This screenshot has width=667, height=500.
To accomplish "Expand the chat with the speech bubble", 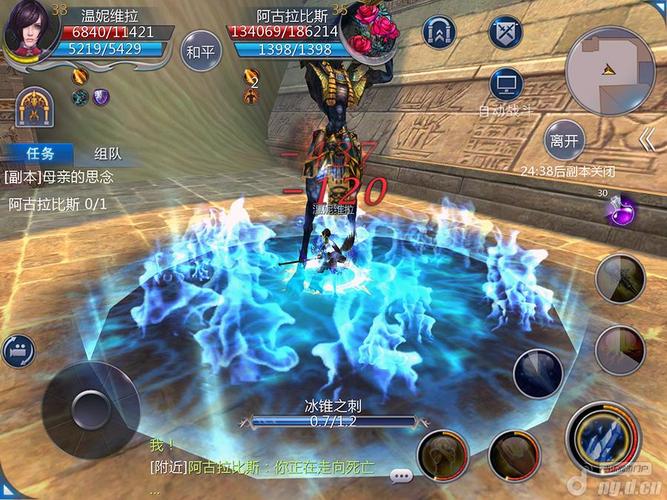I will [402, 474].
